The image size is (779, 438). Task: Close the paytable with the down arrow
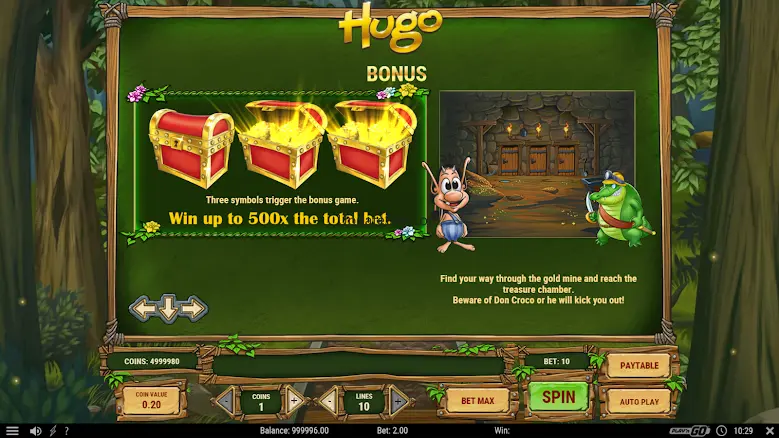pos(168,309)
